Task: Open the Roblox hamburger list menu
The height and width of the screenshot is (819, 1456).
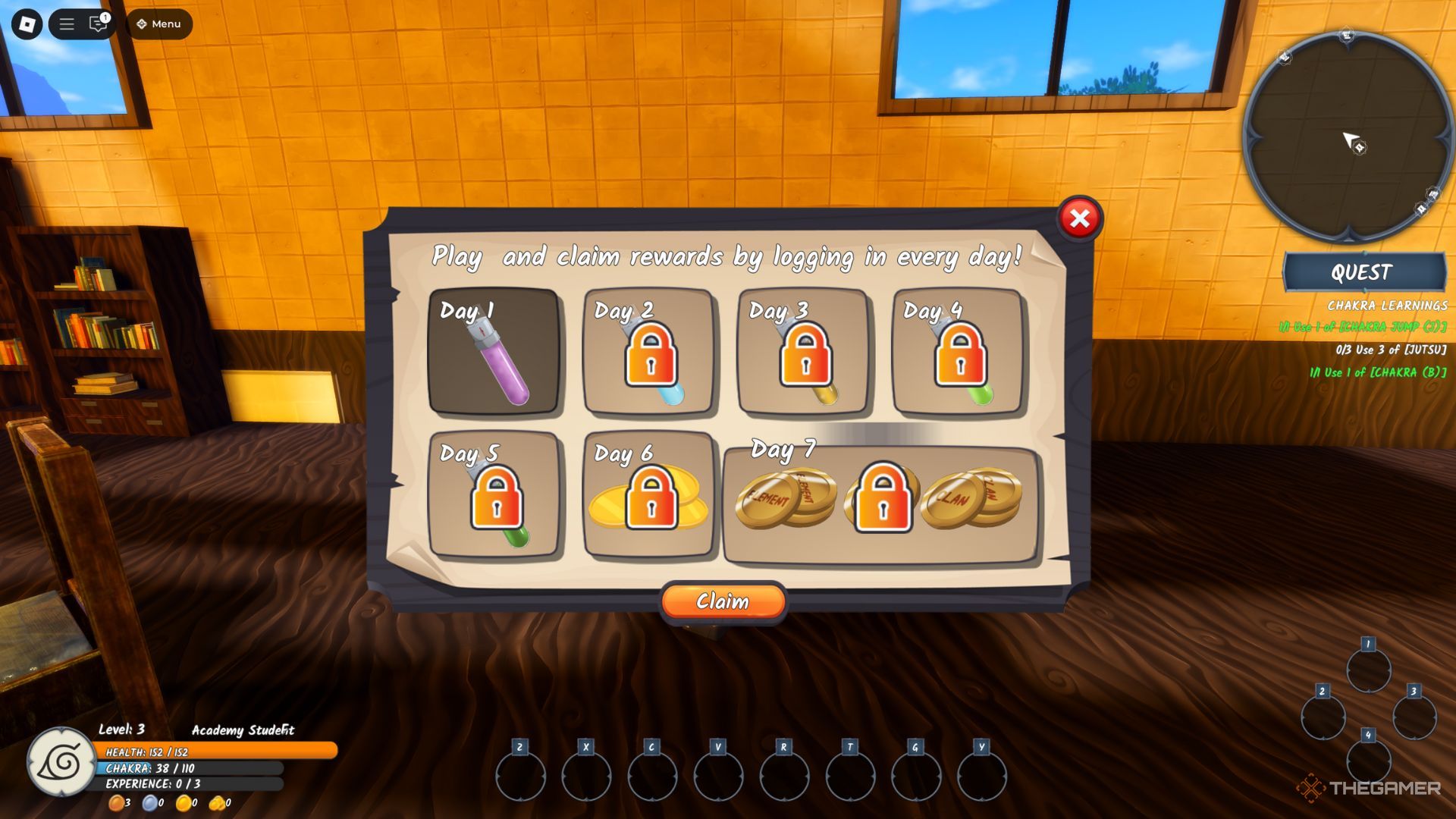Action: point(67,24)
